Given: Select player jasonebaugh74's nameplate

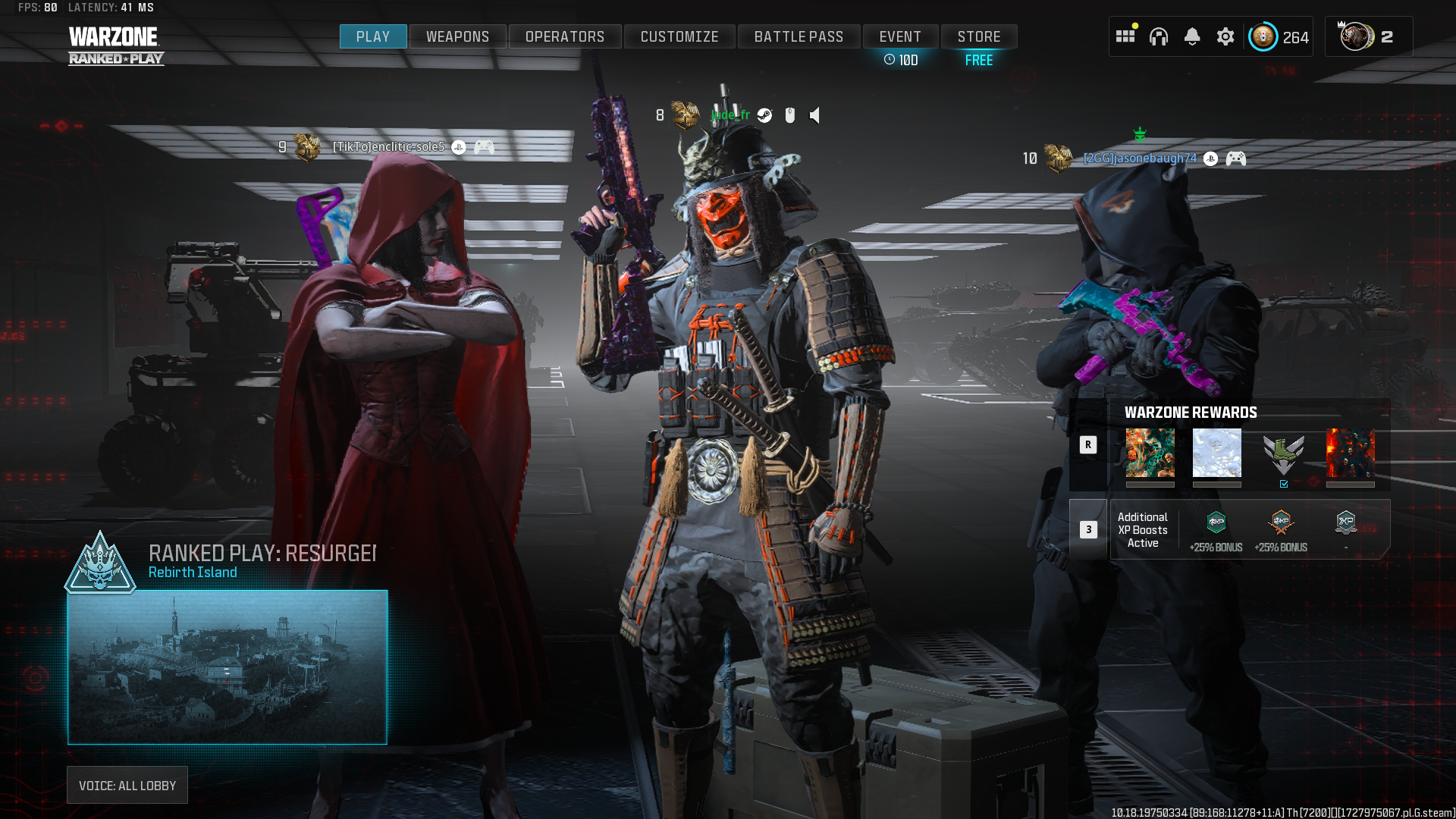Looking at the screenshot, I should [x=1140, y=158].
